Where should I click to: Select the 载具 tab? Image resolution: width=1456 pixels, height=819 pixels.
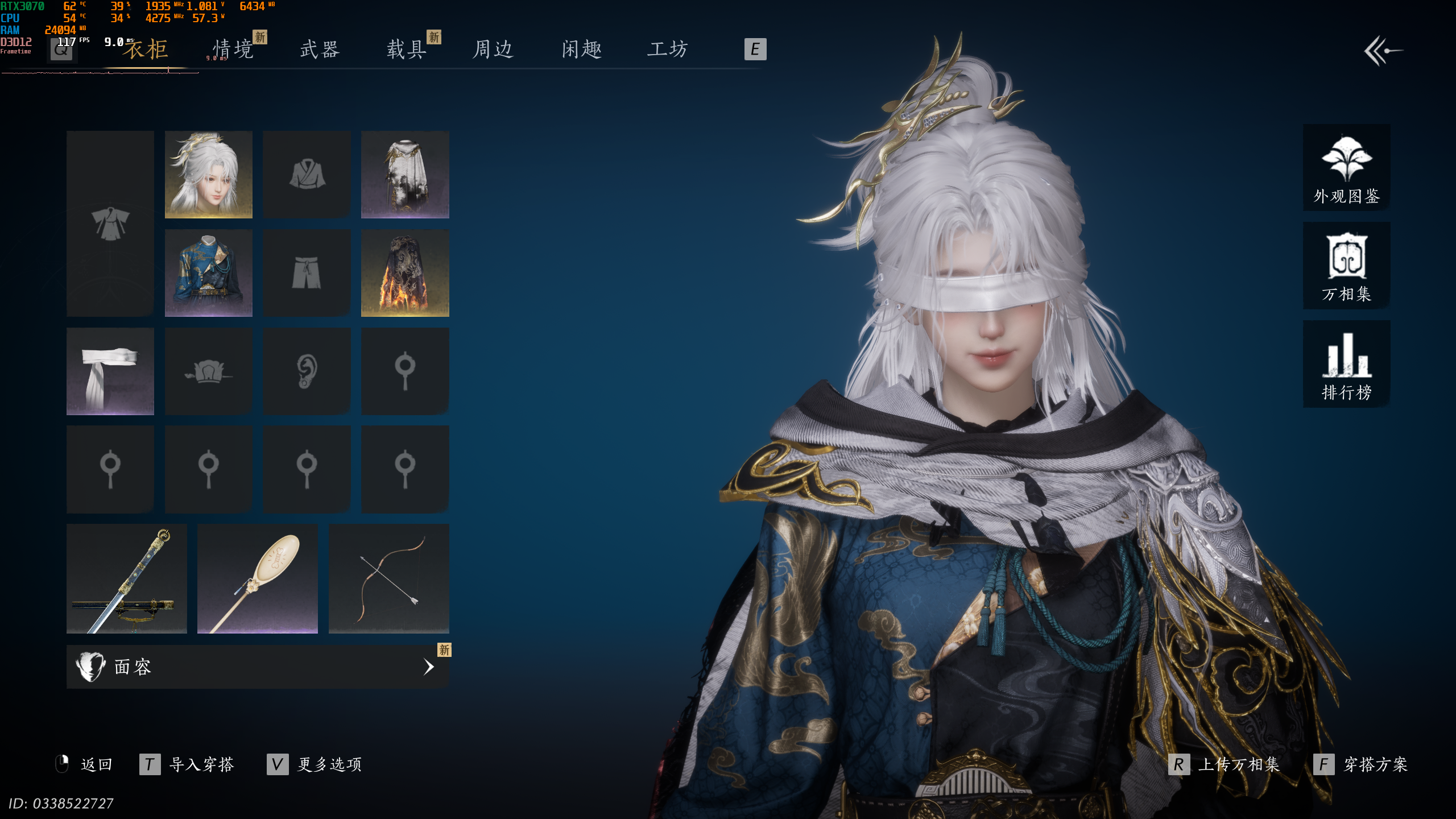[407, 49]
